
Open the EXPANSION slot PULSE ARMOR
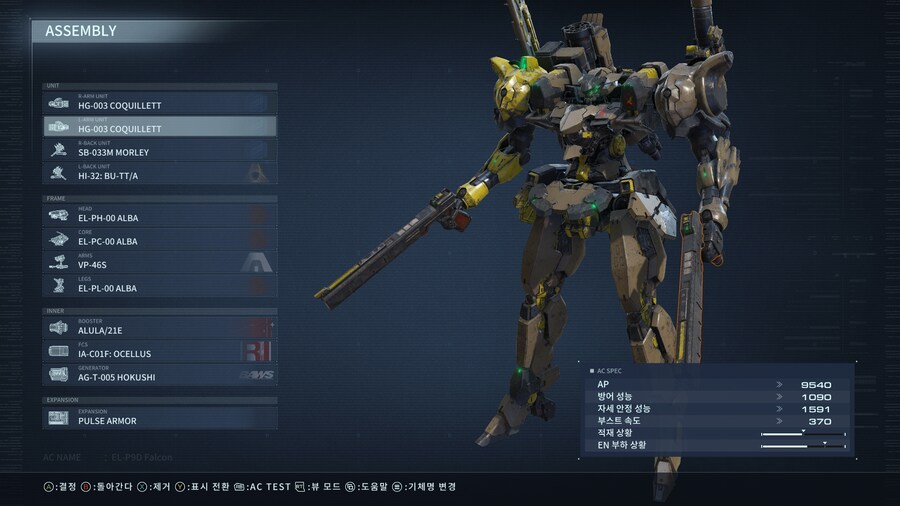[x=160, y=417]
